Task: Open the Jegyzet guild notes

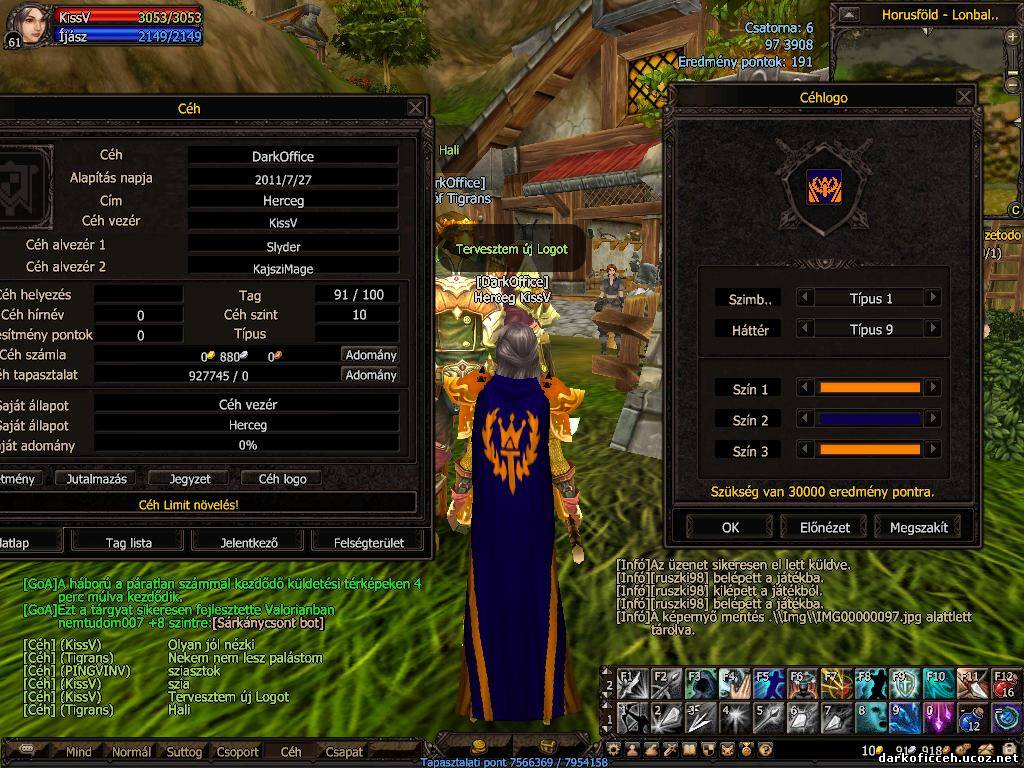Action: point(190,479)
